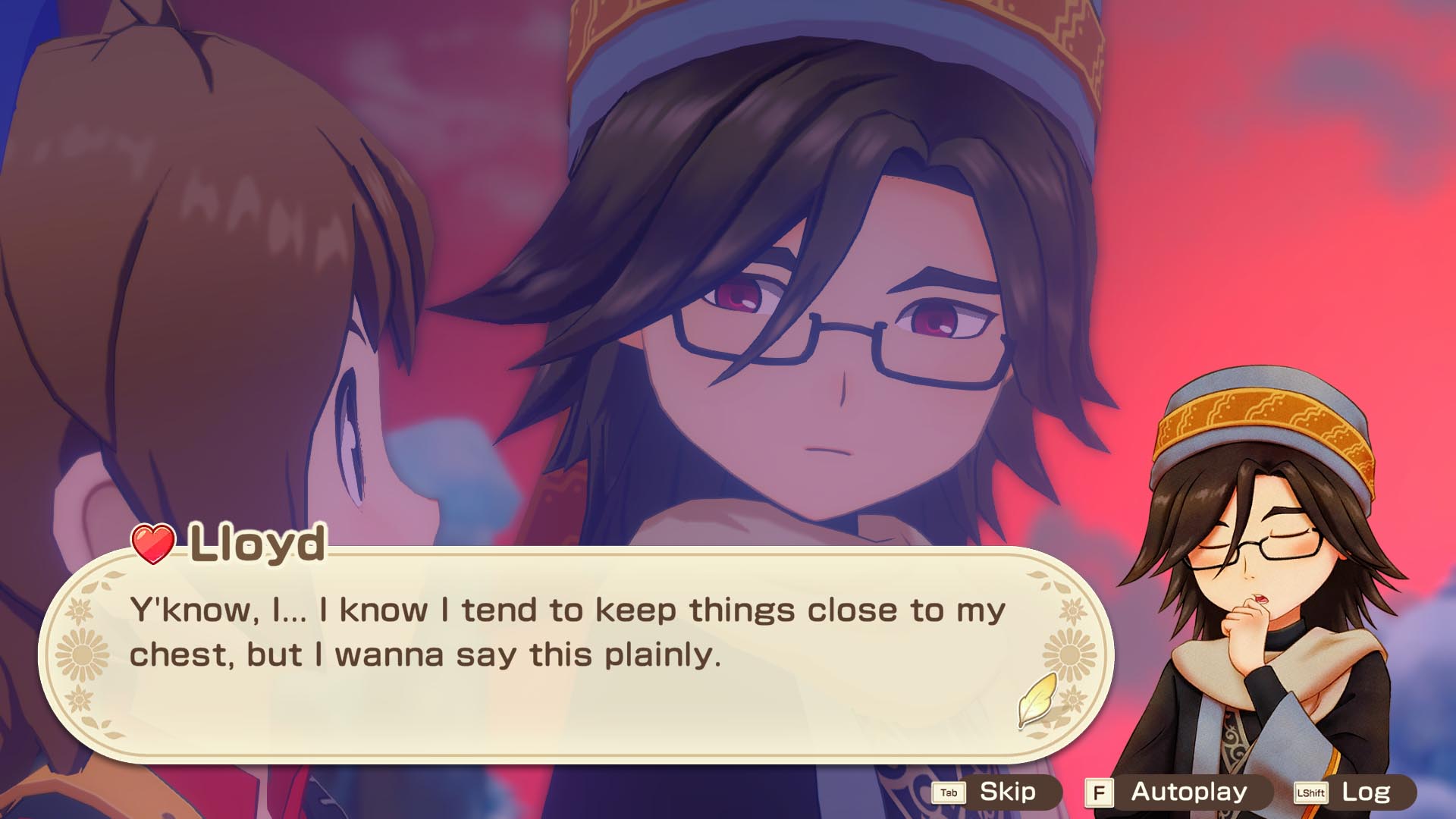Advance dialogue via the feather icon
Viewport: 1456px width, 819px height.
click(x=1037, y=699)
